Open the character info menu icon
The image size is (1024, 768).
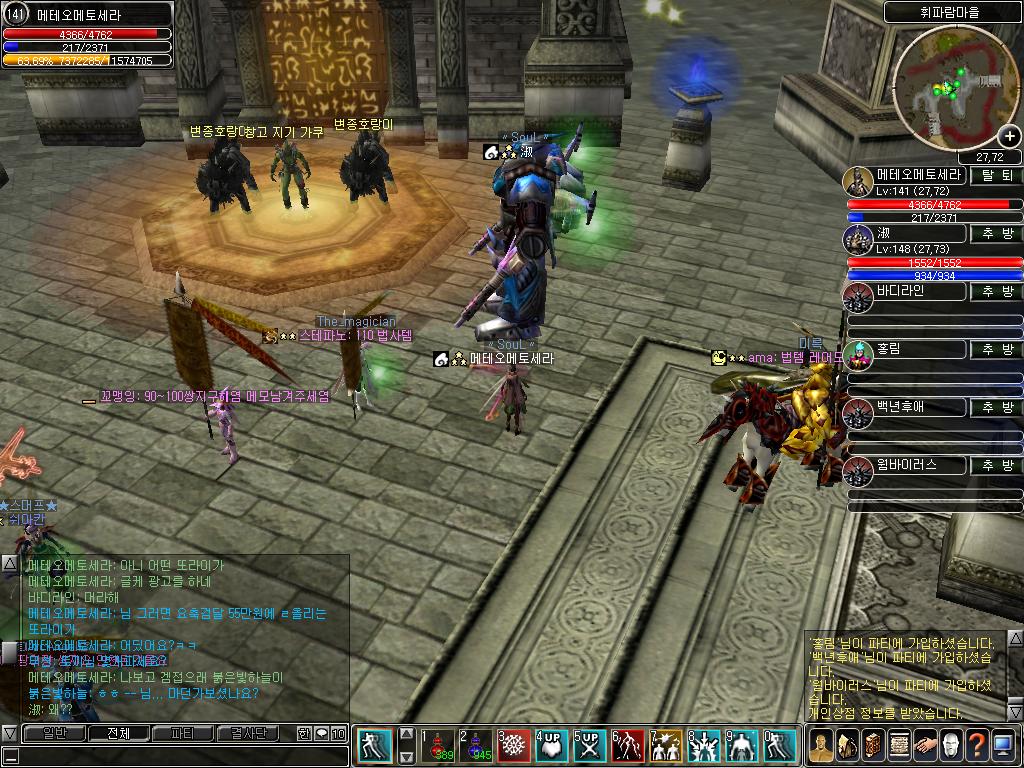[x=821, y=745]
